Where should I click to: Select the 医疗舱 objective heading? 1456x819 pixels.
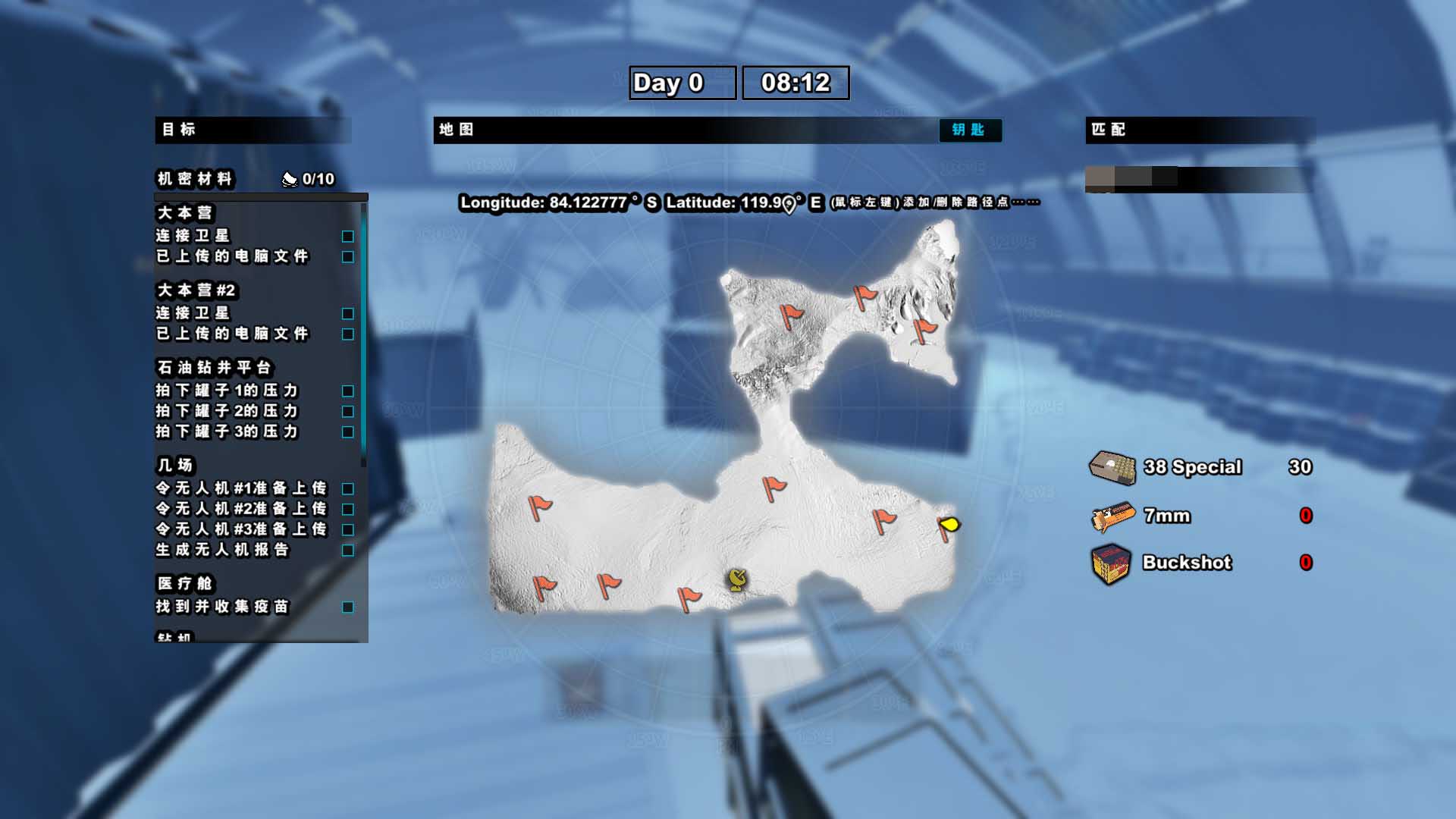click(x=185, y=583)
